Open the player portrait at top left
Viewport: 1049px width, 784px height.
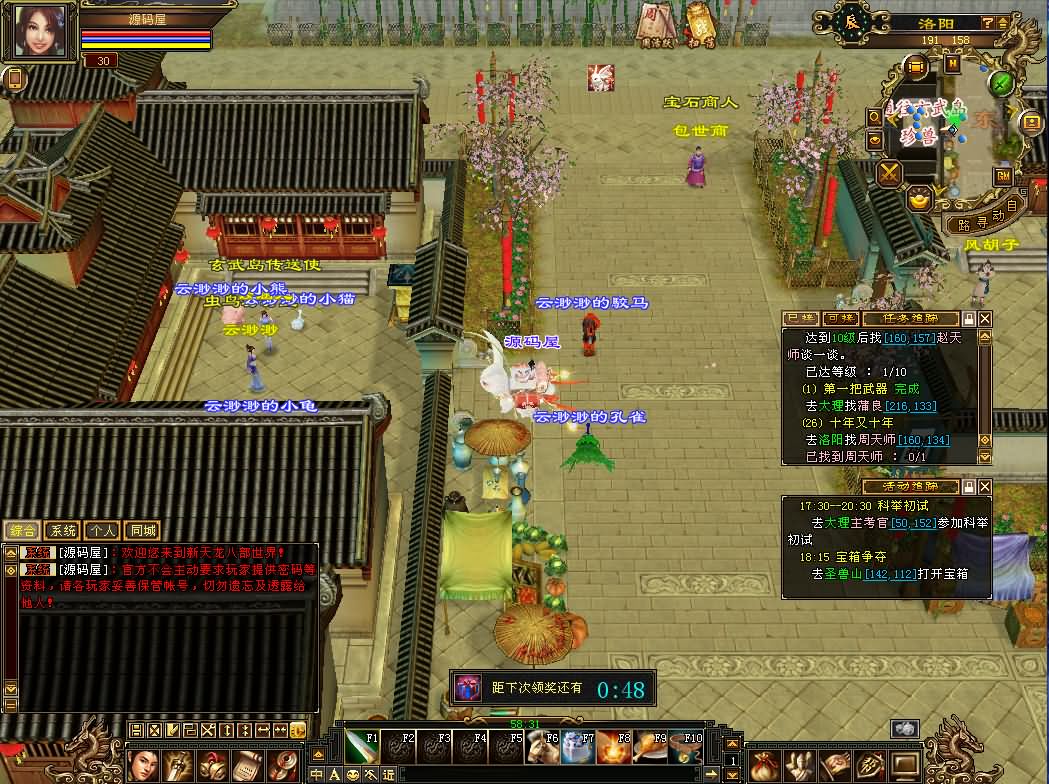pos(39,31)
